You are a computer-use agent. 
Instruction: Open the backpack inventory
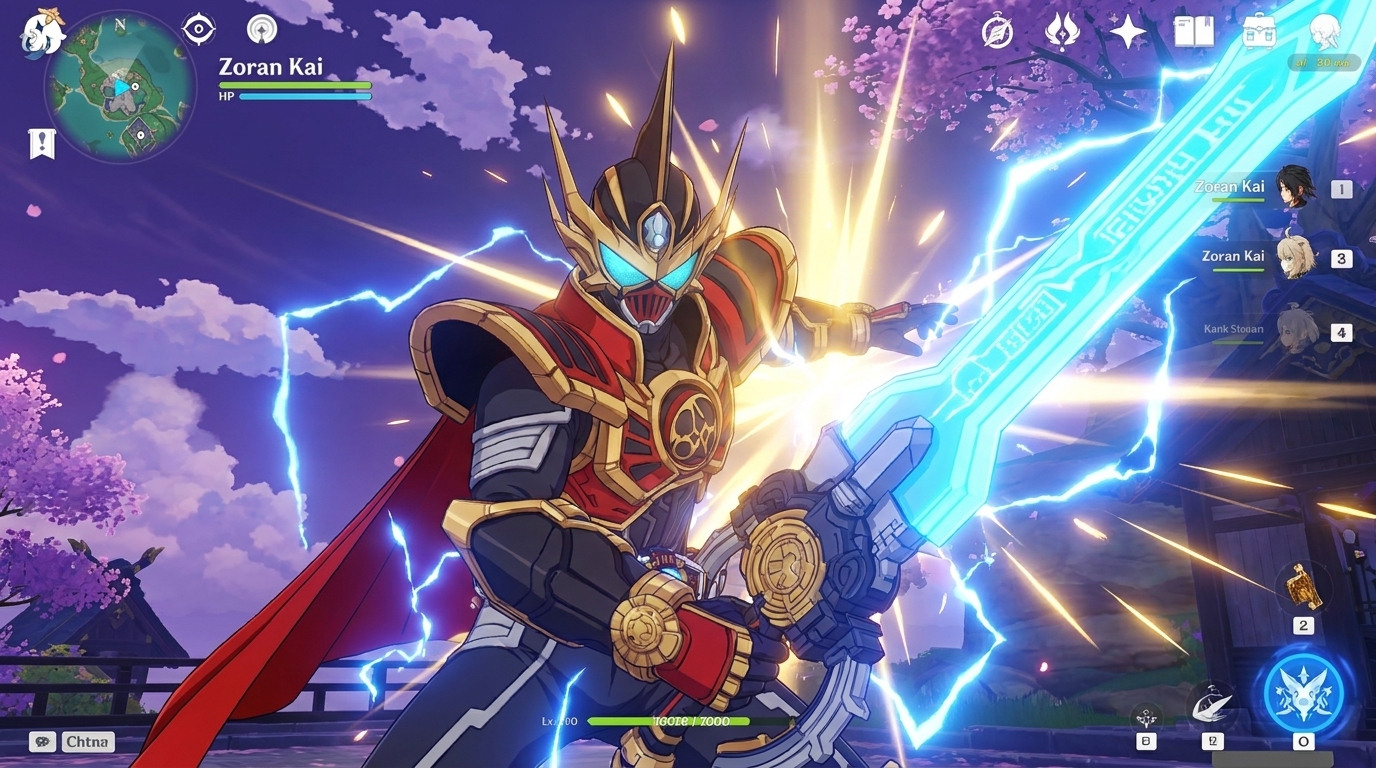click(x=1259, y=32)
